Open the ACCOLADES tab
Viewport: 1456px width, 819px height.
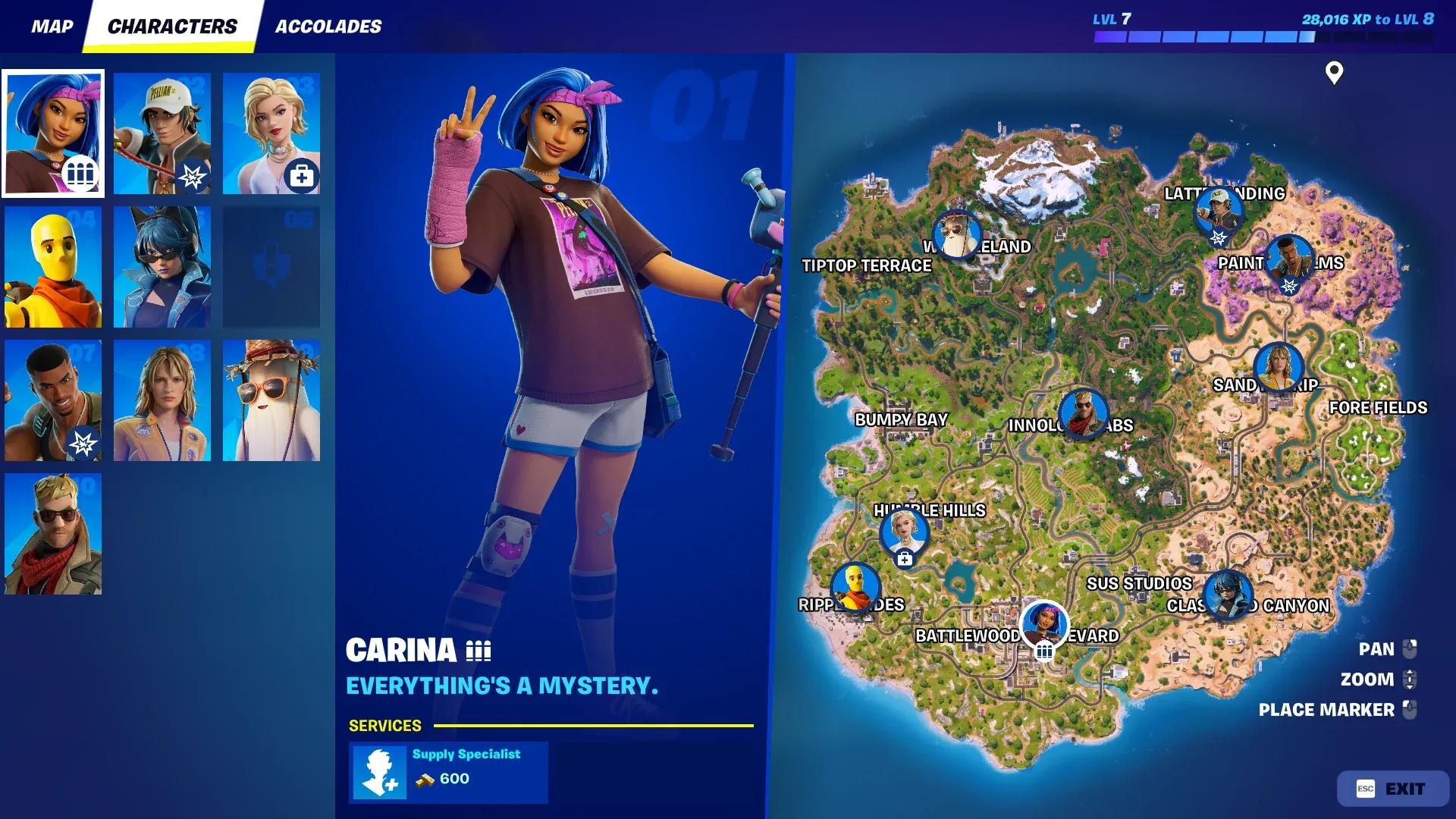coord(328,26)
